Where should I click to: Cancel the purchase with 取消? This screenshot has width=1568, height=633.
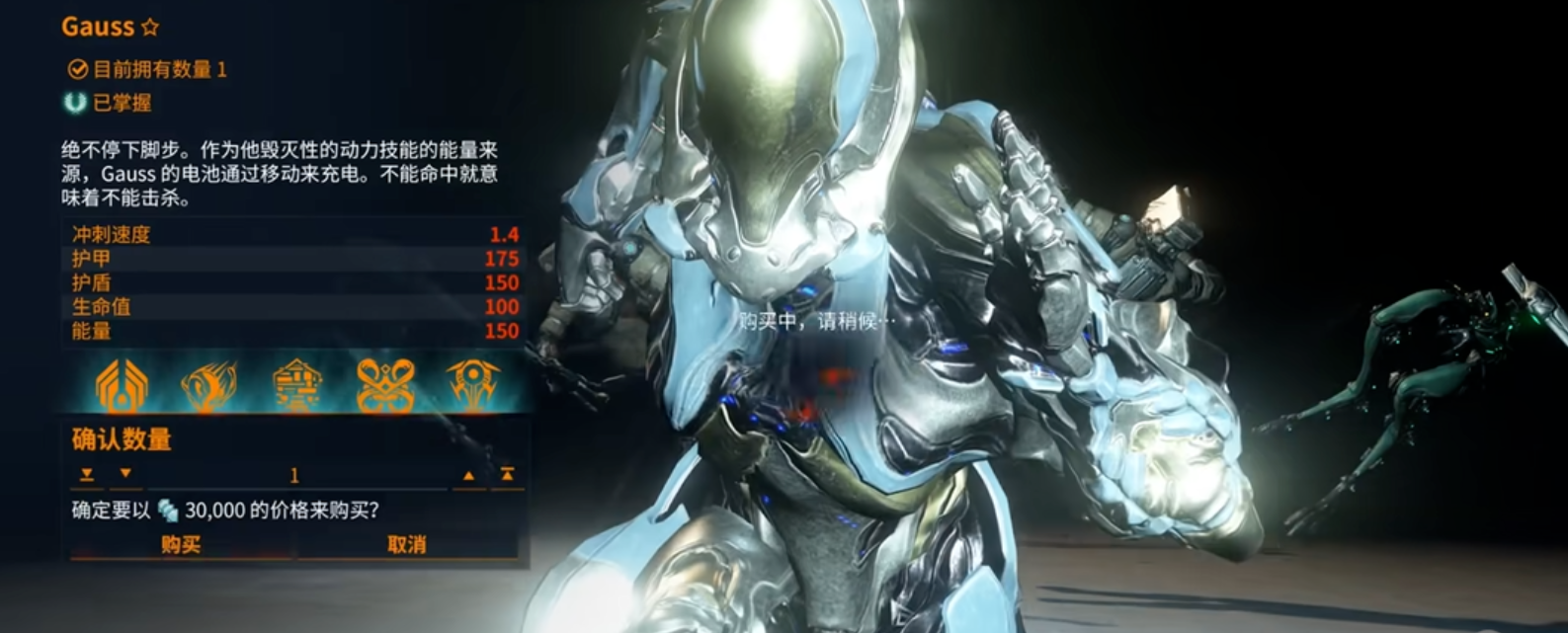coord(407,544)
